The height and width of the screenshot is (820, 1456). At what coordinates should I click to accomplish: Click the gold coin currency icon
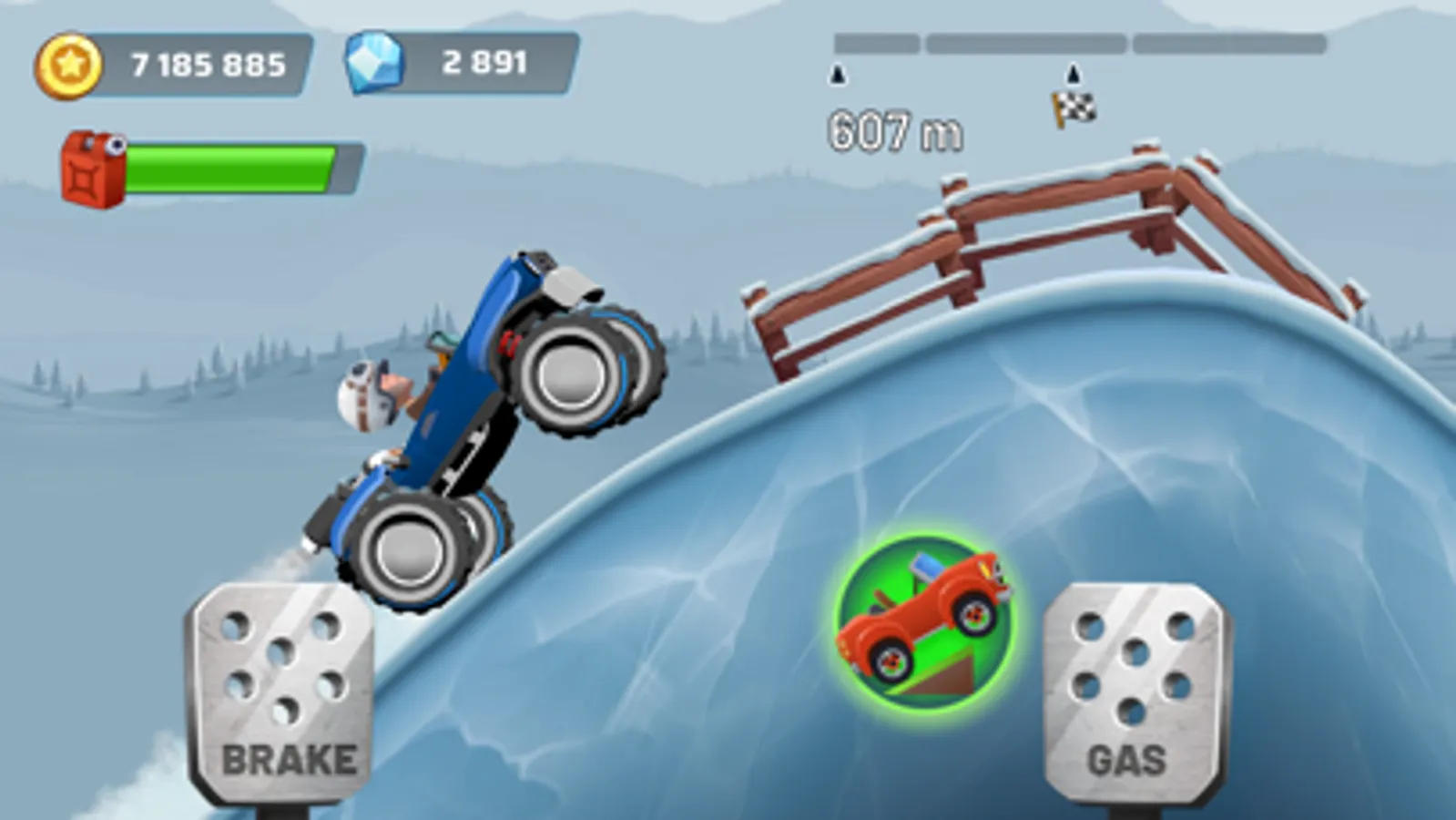coord(68,61)
